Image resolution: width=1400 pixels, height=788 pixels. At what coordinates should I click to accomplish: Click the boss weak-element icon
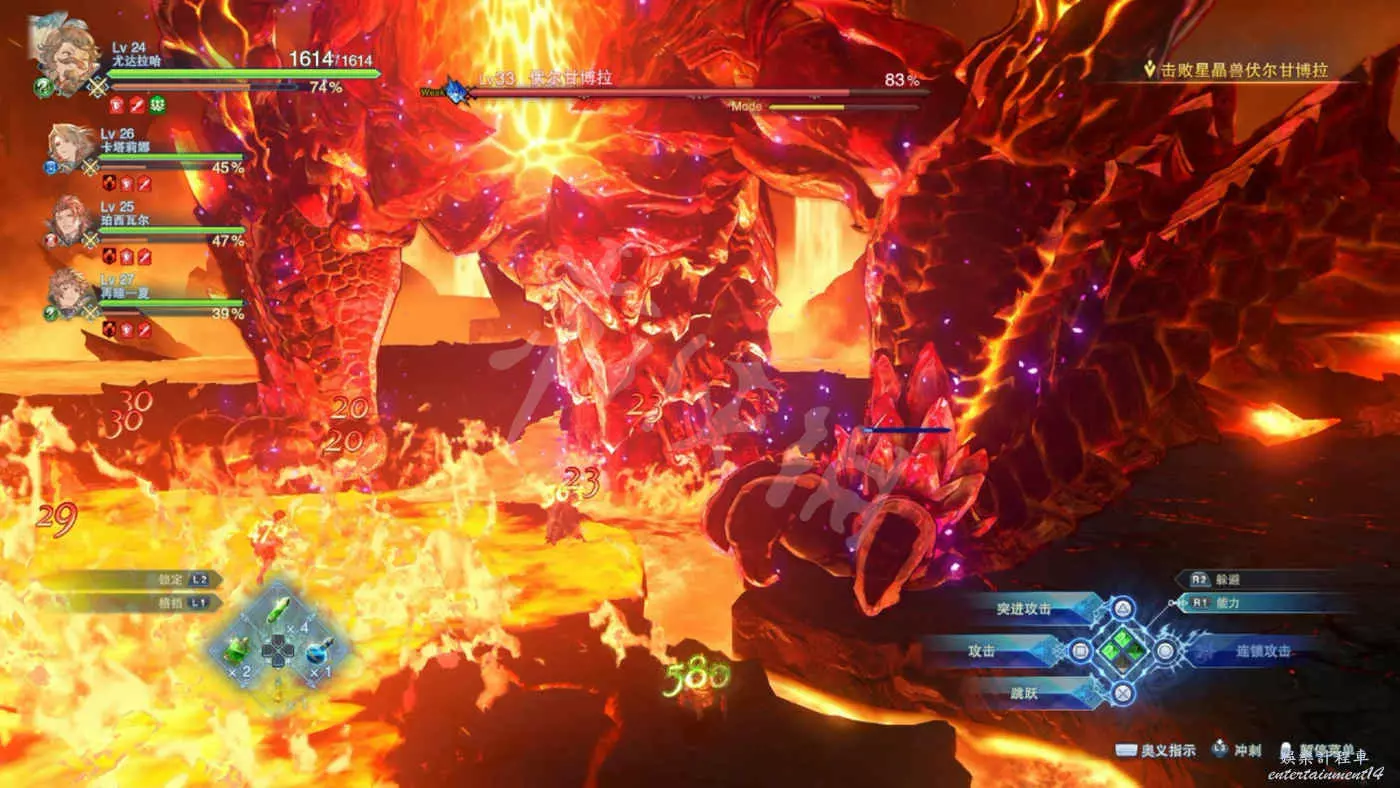[x=457, y=91]
